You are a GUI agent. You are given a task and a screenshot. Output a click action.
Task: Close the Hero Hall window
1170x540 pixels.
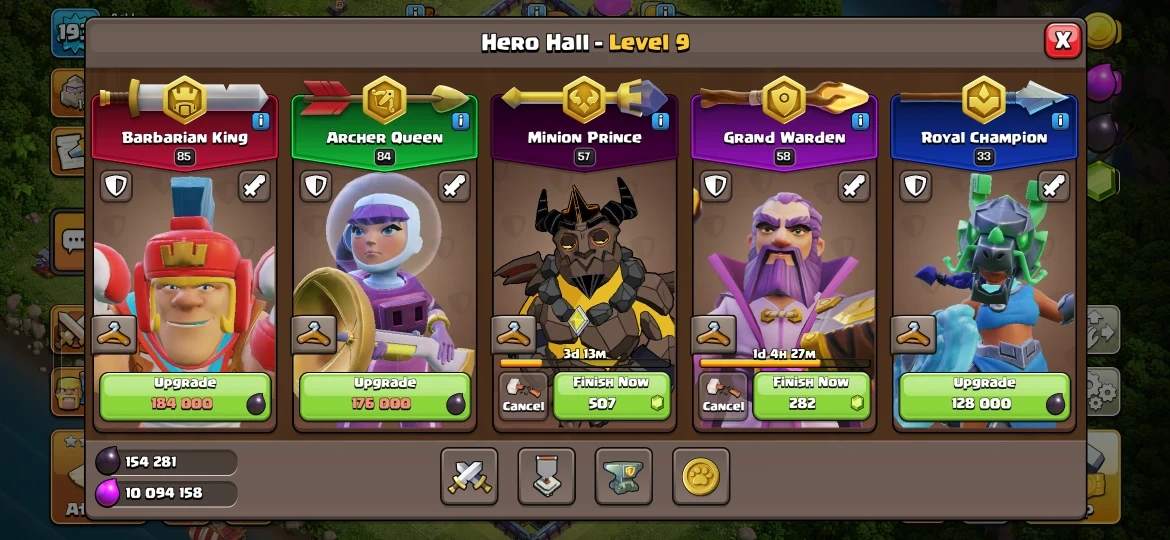[1062, 40]
